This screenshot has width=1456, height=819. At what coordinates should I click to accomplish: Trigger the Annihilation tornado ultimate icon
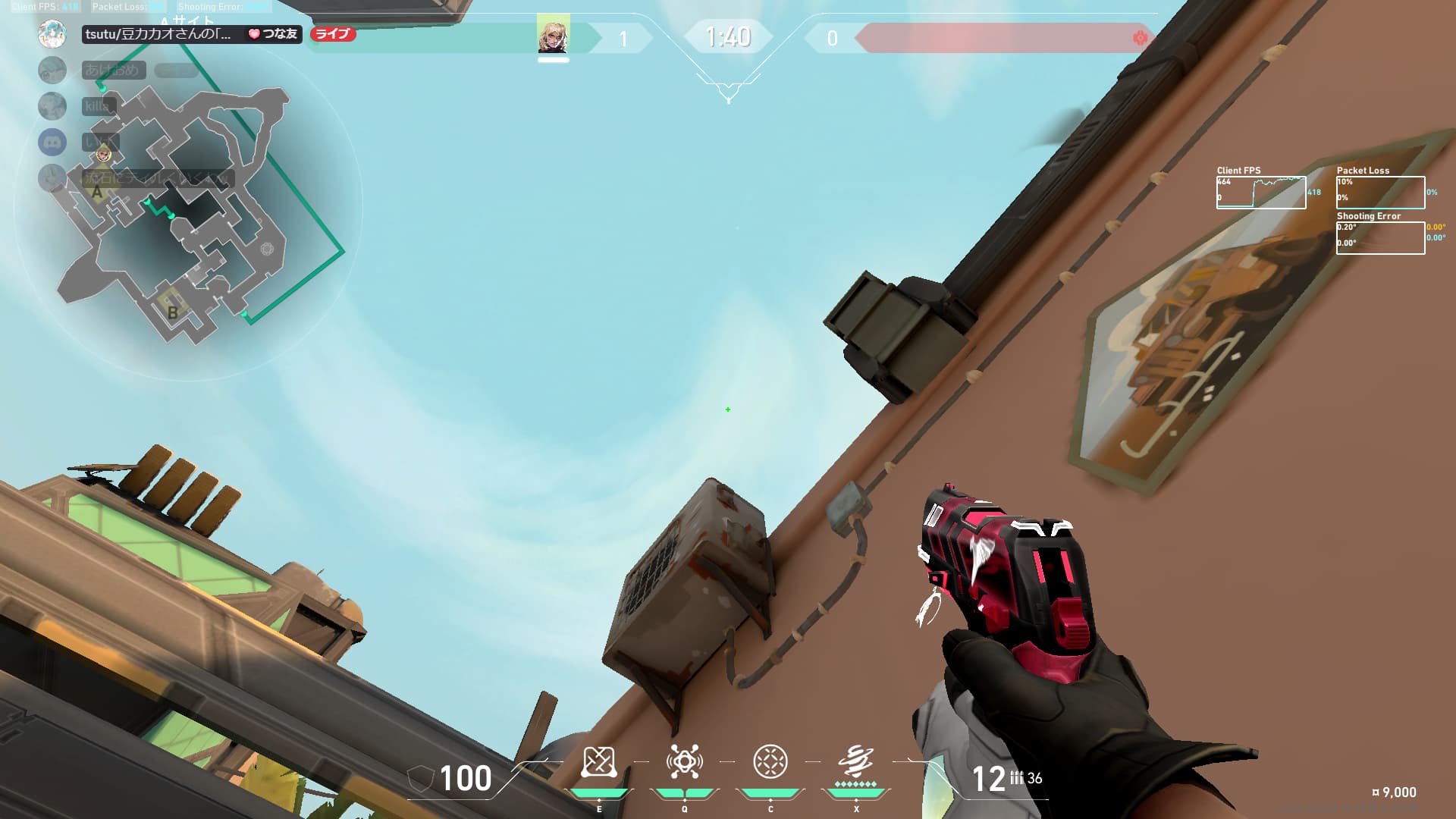(x=855, y=762)
